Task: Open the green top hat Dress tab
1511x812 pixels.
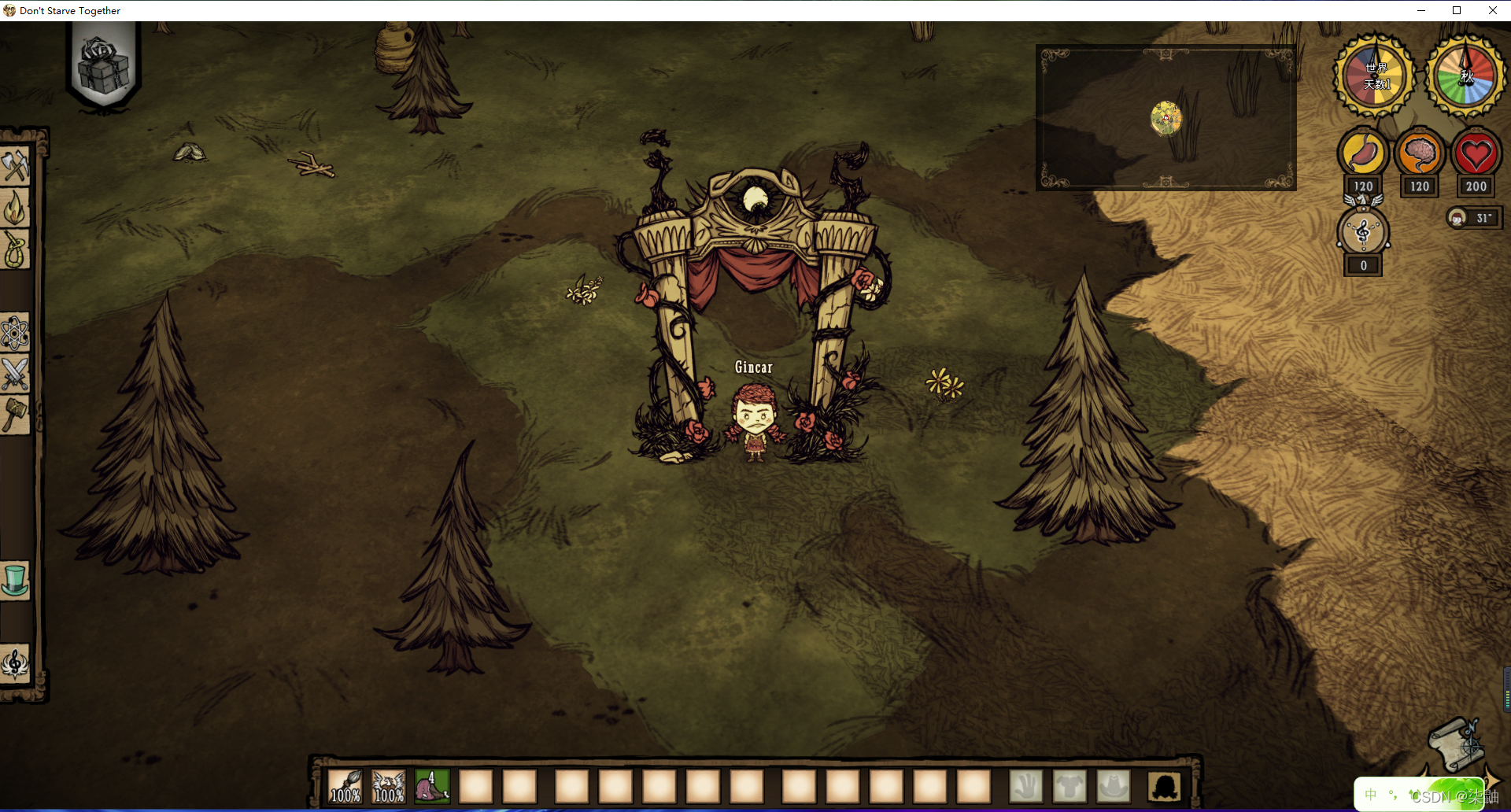Action: [15, 581]
